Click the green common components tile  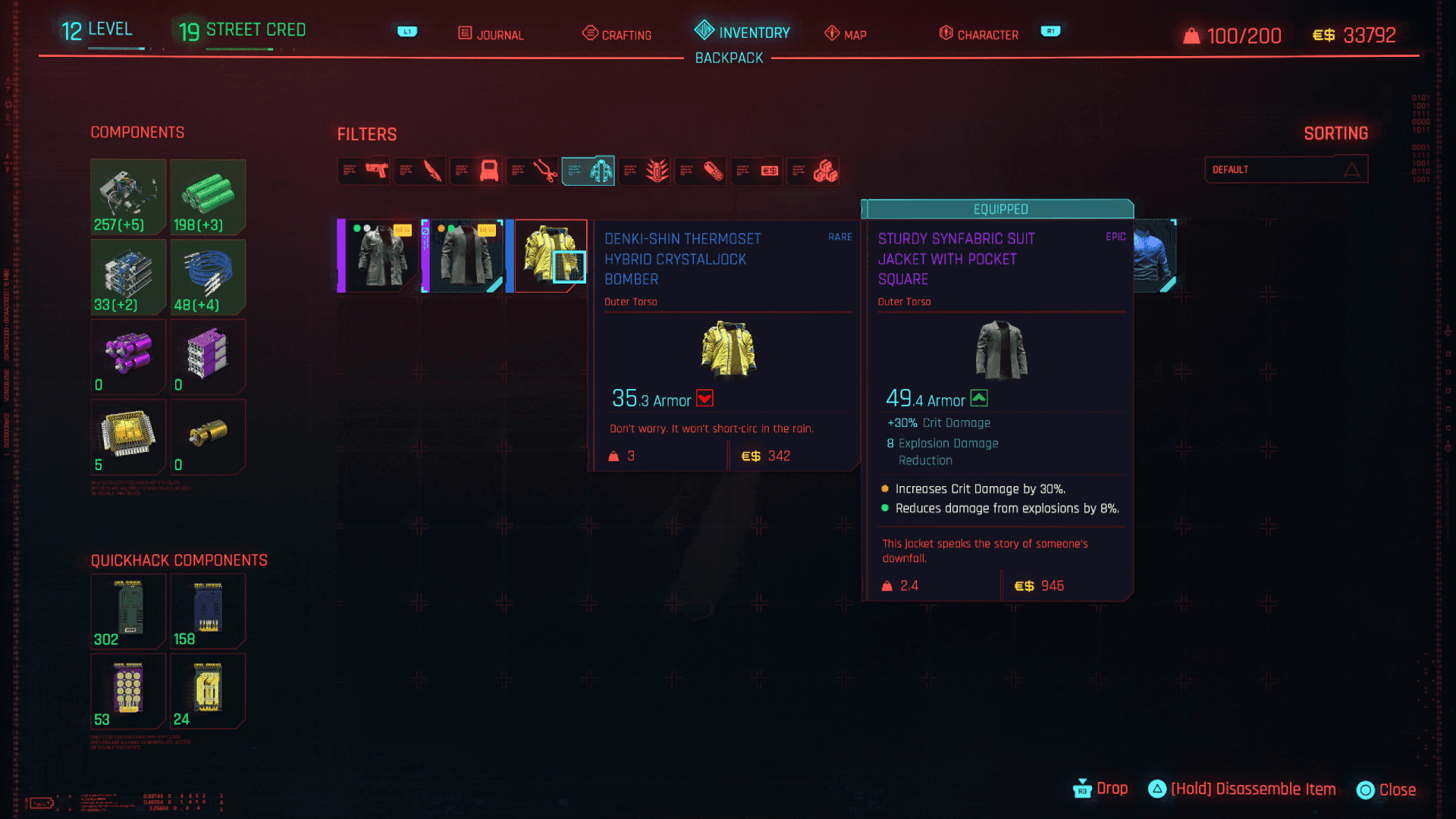coord(208,196)
